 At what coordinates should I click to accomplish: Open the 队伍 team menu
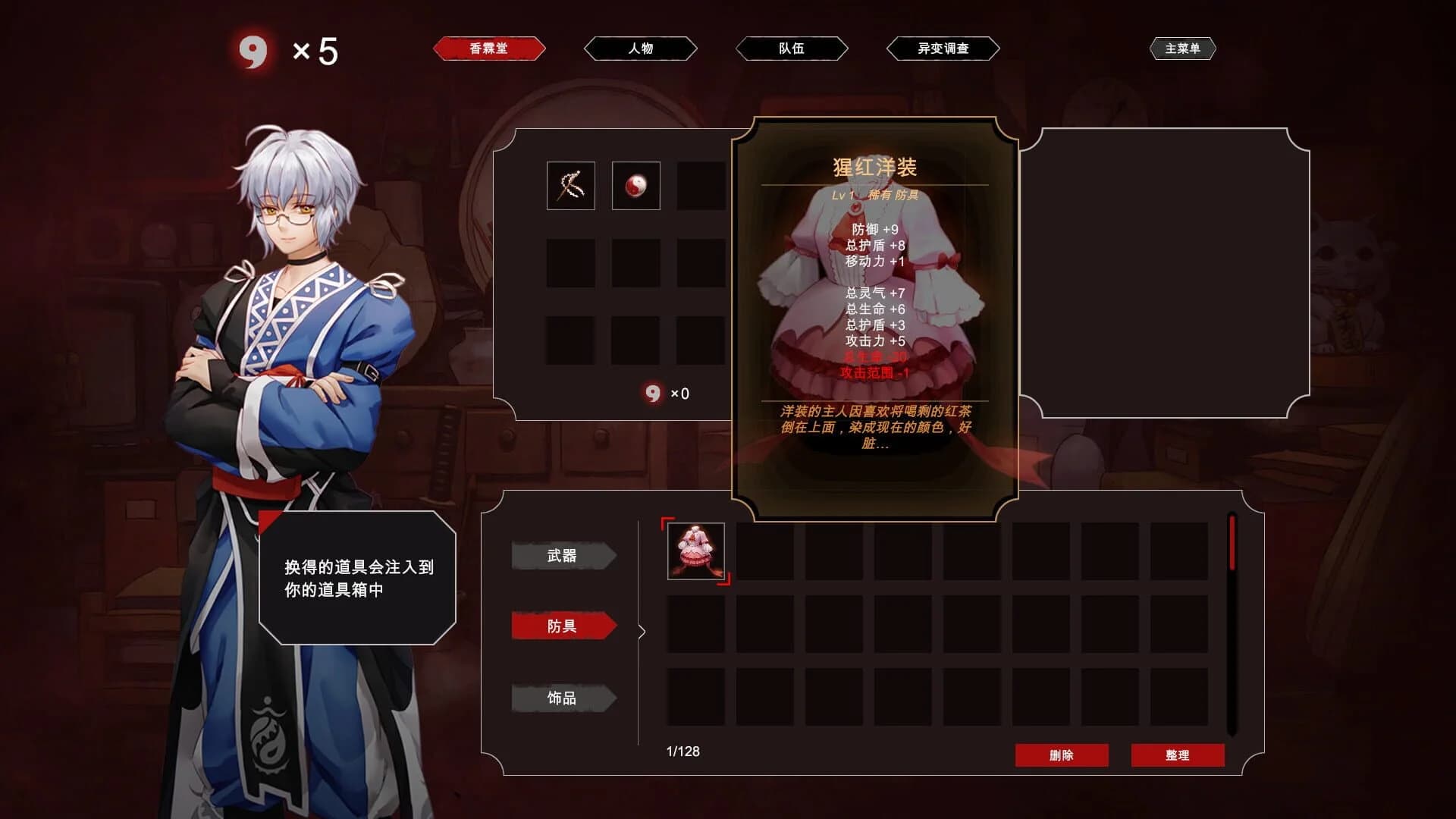click(x=791, y=48)
